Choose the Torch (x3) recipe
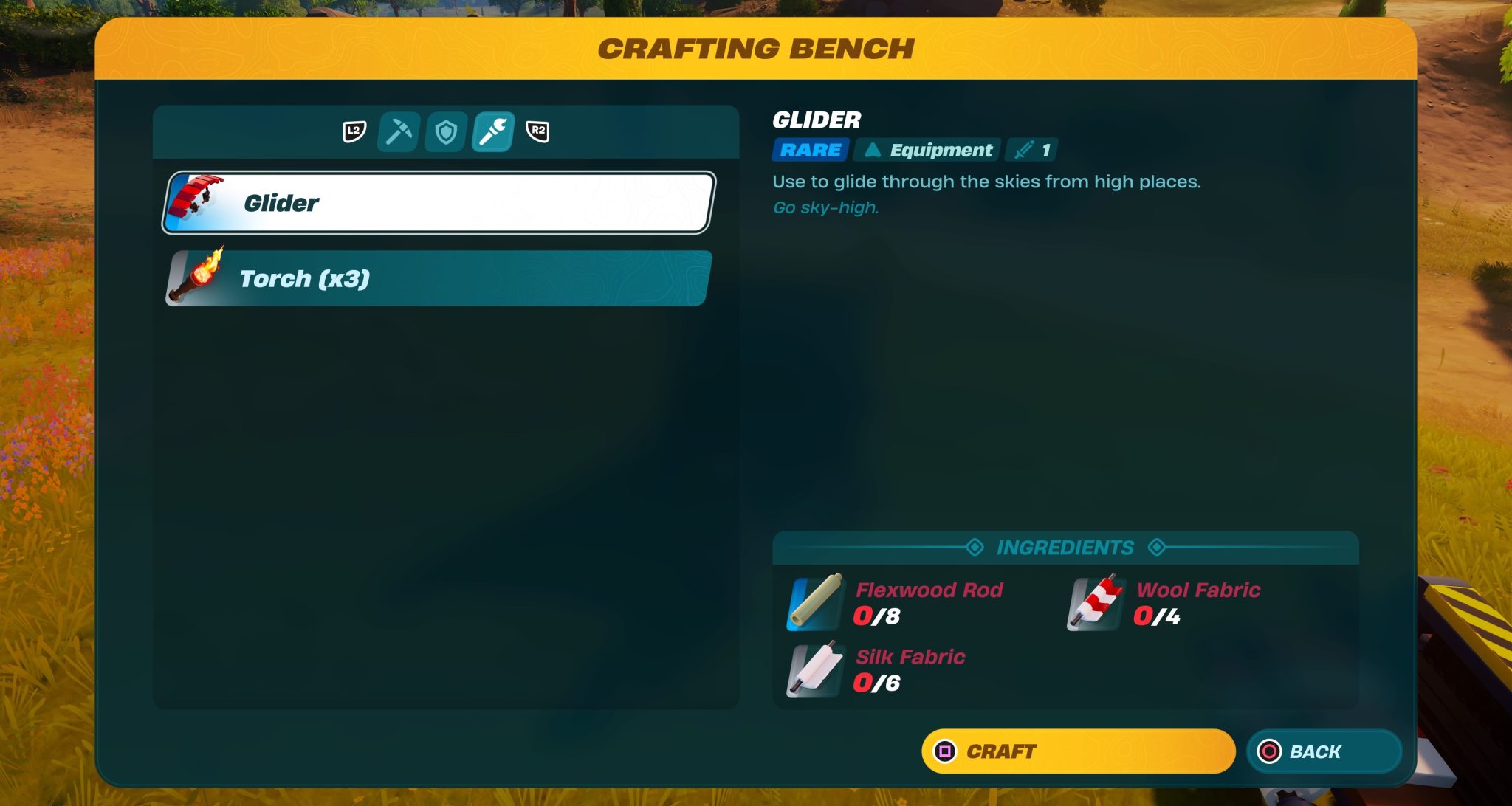 [x=439, y=278]
